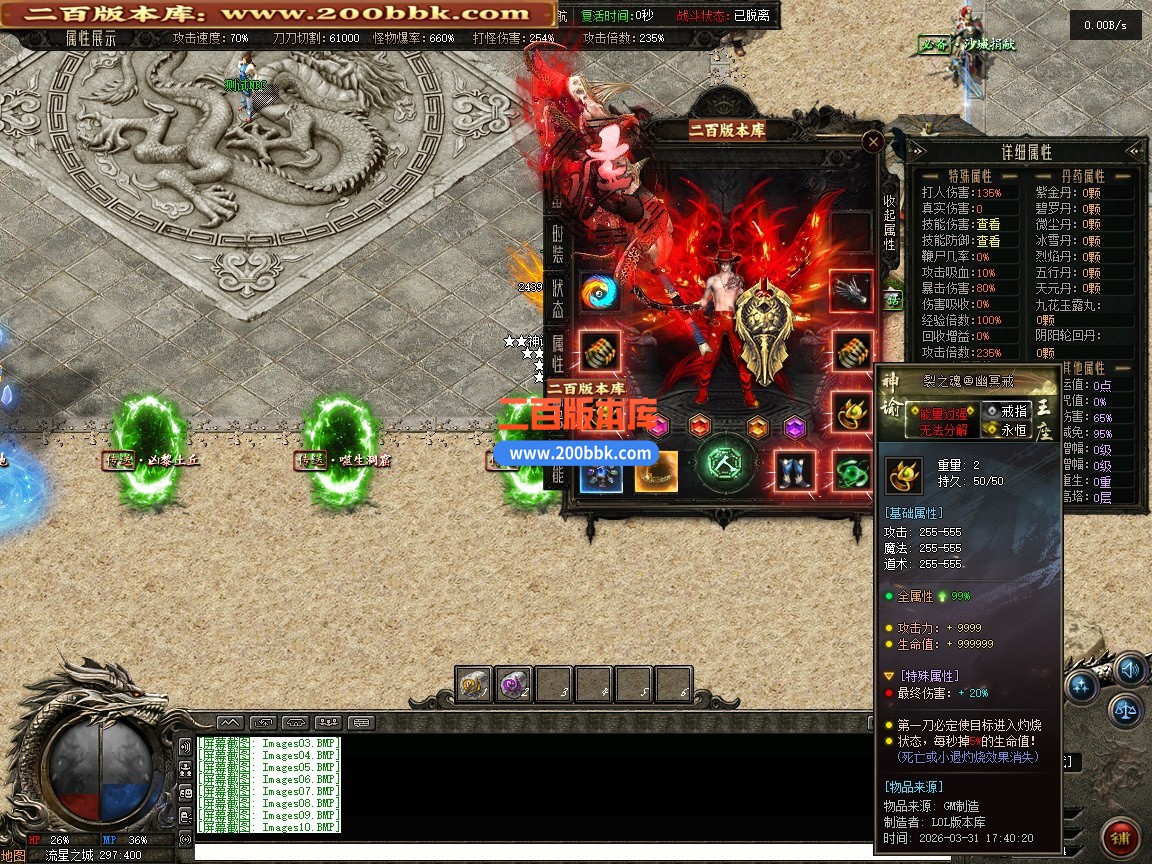Open the red 铺 shop button
Screen dimensions: 1152x864
coord(1121,837)
